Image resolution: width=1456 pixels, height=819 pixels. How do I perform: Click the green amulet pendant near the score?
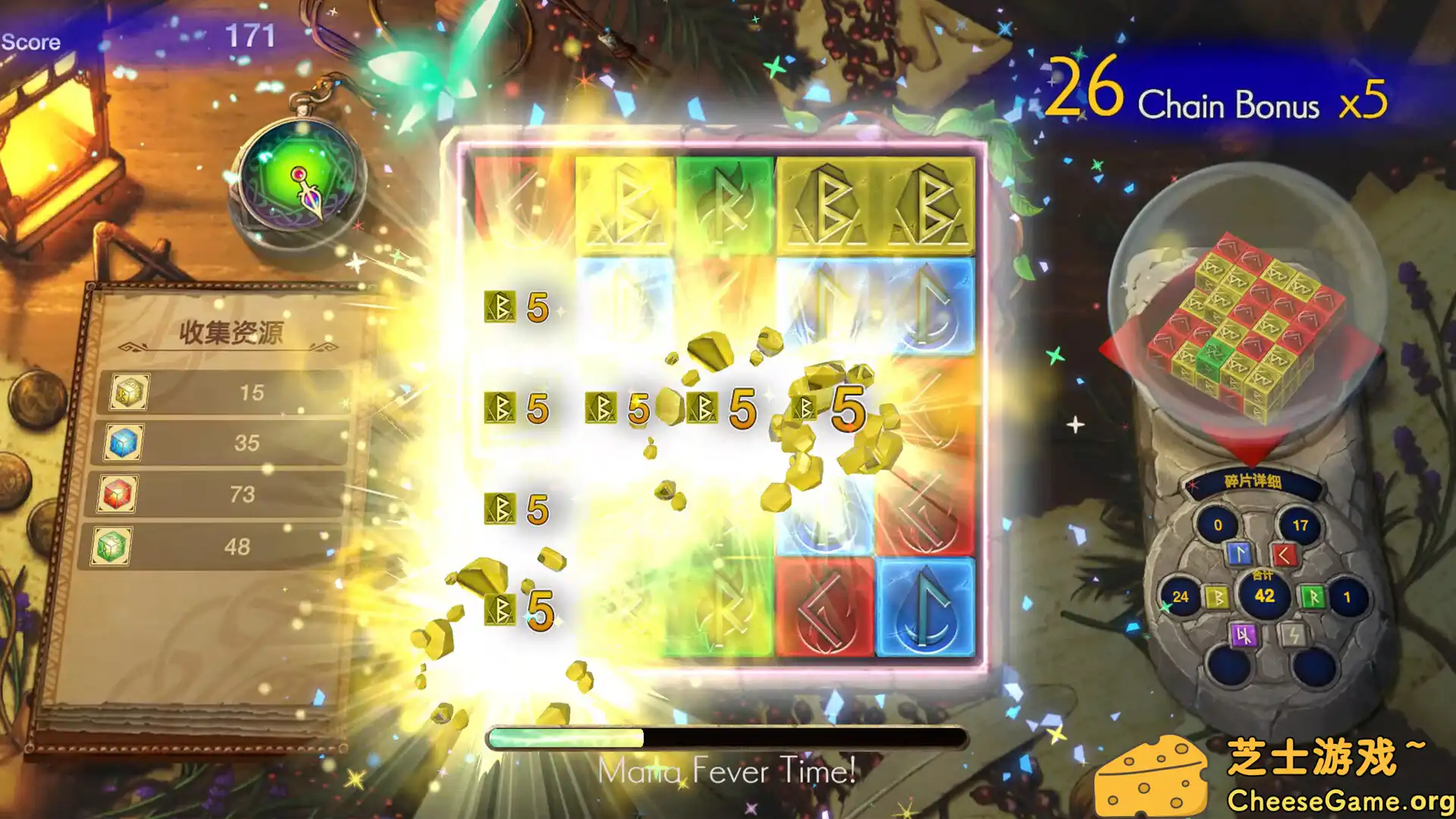click(298, 177)
